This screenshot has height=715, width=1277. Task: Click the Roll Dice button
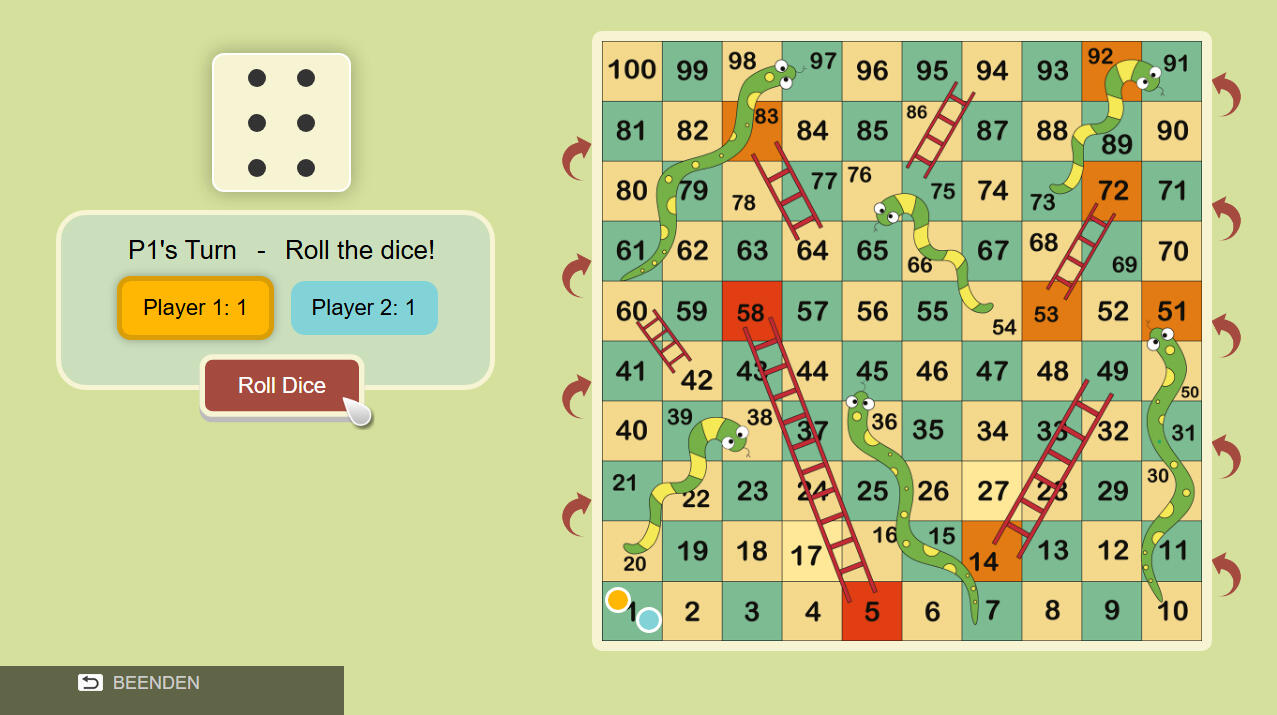coord(281,386)
